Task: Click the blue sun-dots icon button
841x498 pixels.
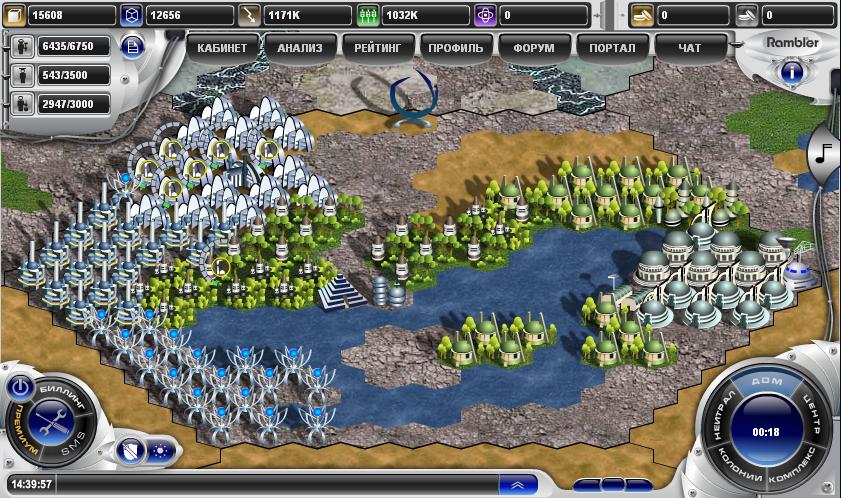Action: click(x=159, y=449)
